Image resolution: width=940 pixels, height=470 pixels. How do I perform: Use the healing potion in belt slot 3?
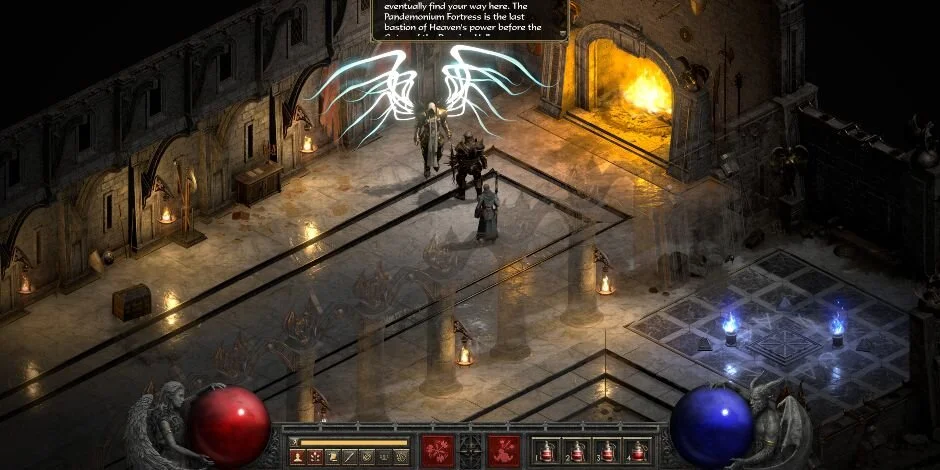pyautogui.click(x=608, y=450)
